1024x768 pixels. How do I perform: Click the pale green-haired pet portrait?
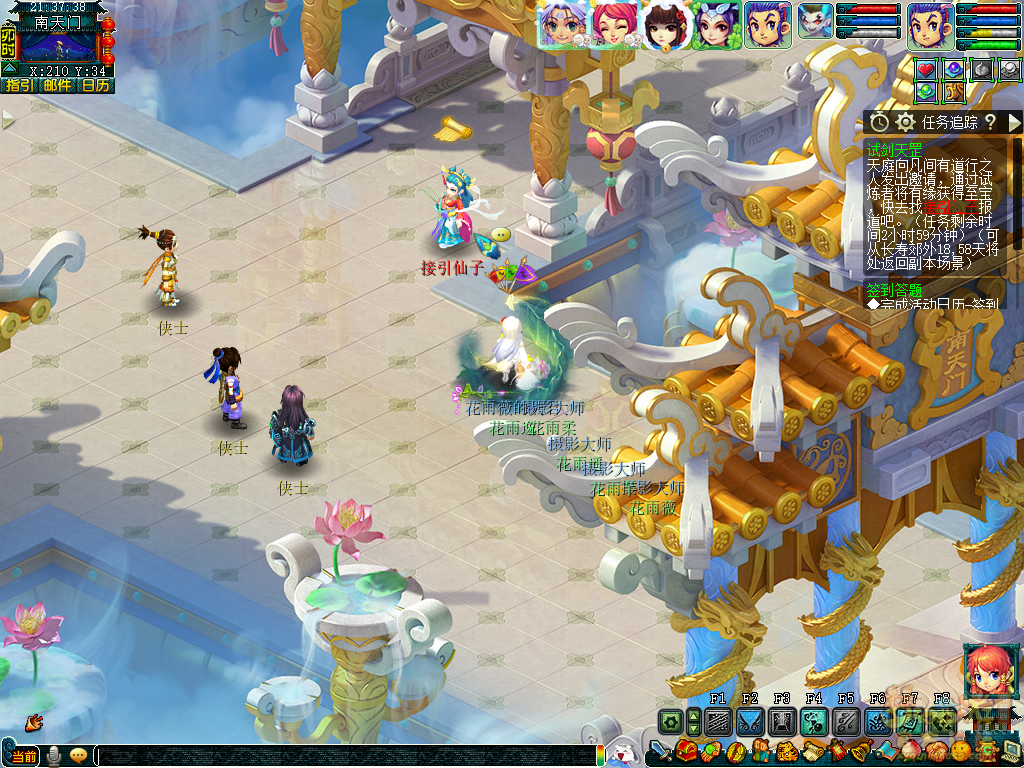(x=815, y=24)
